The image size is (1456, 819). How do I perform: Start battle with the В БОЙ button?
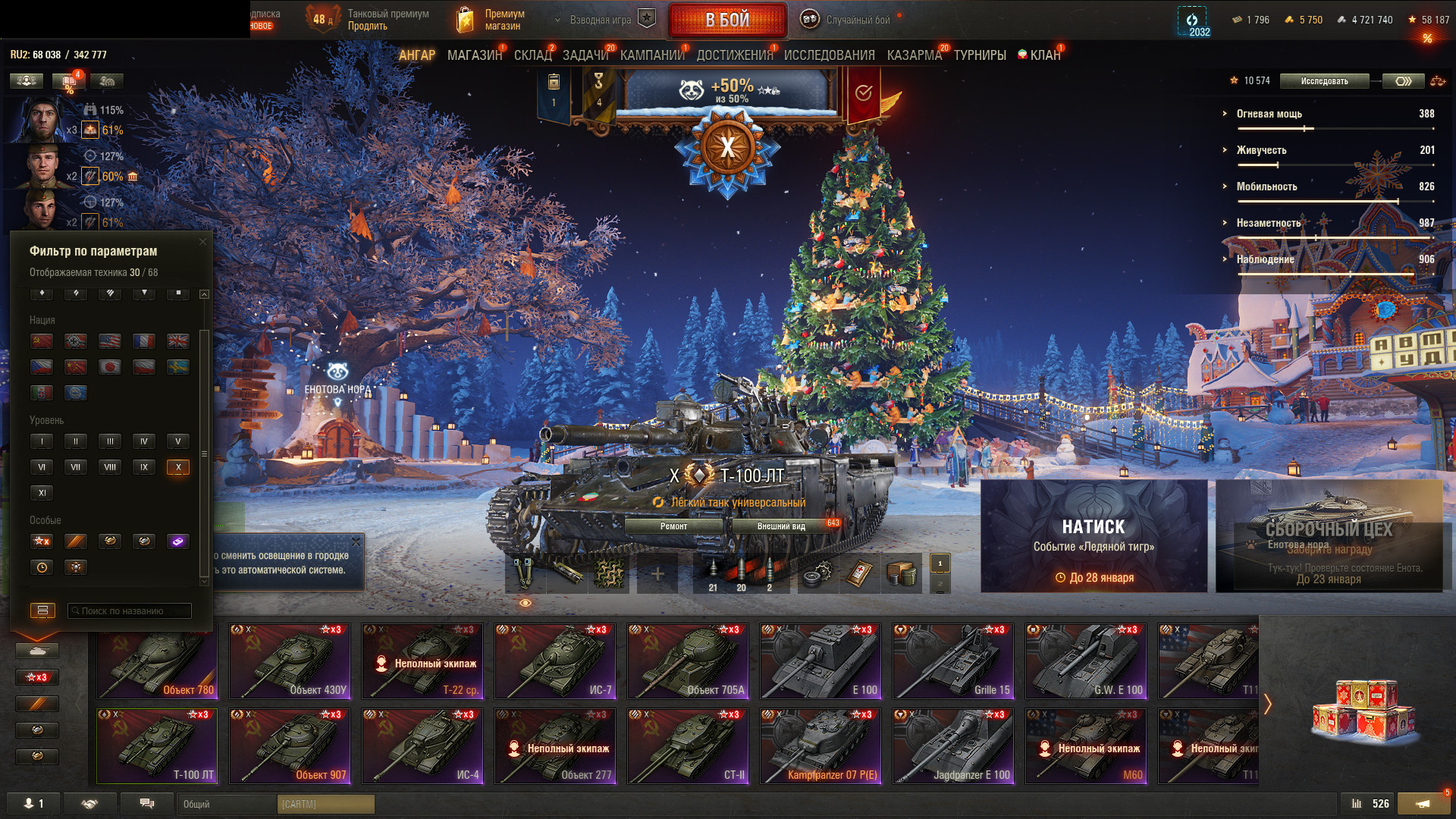[x=726, y=20]
